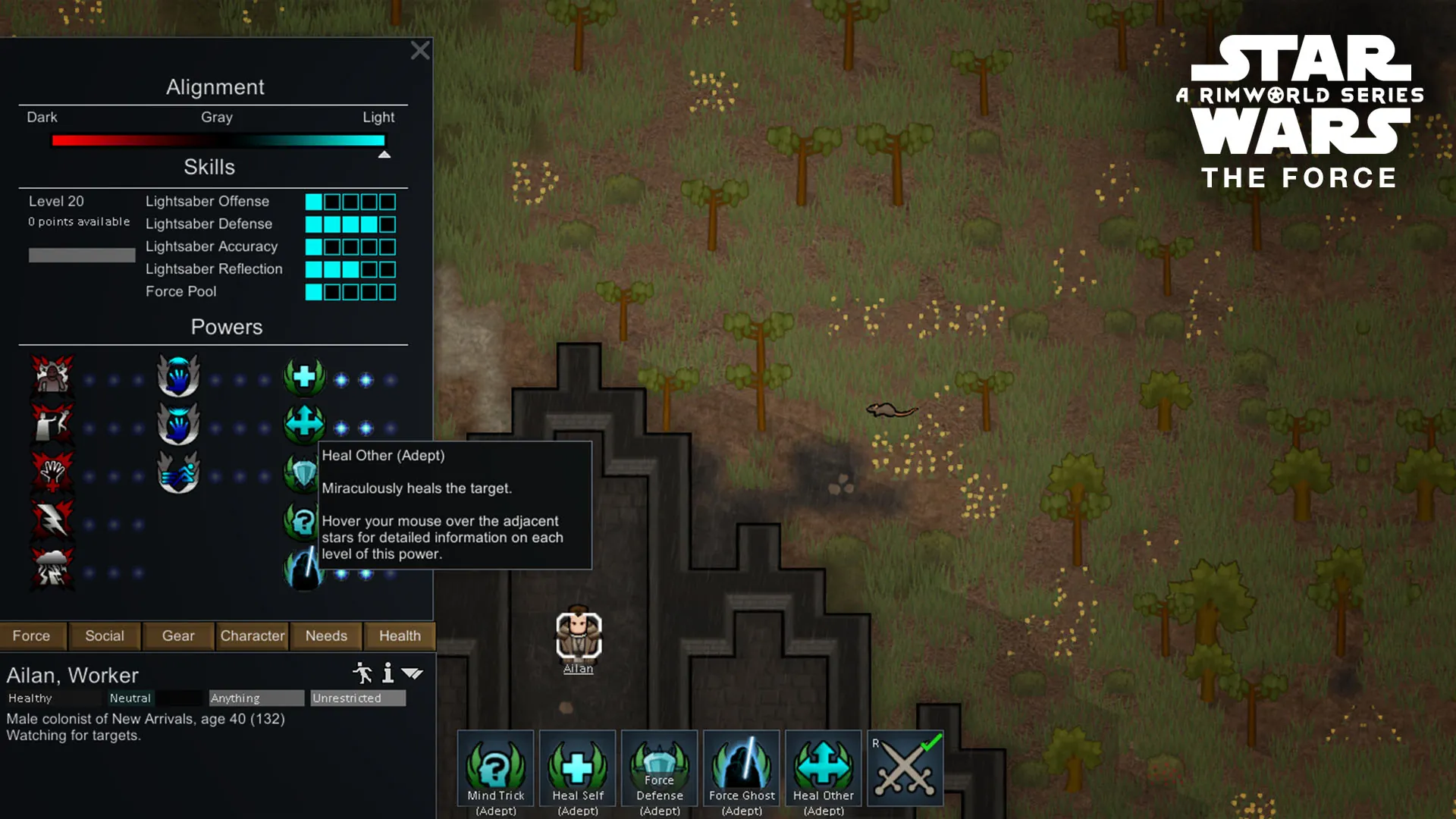Open the Health tab
Image resolution: width=1456 pixels, height=819 pixels.
[x=400, y=636]
